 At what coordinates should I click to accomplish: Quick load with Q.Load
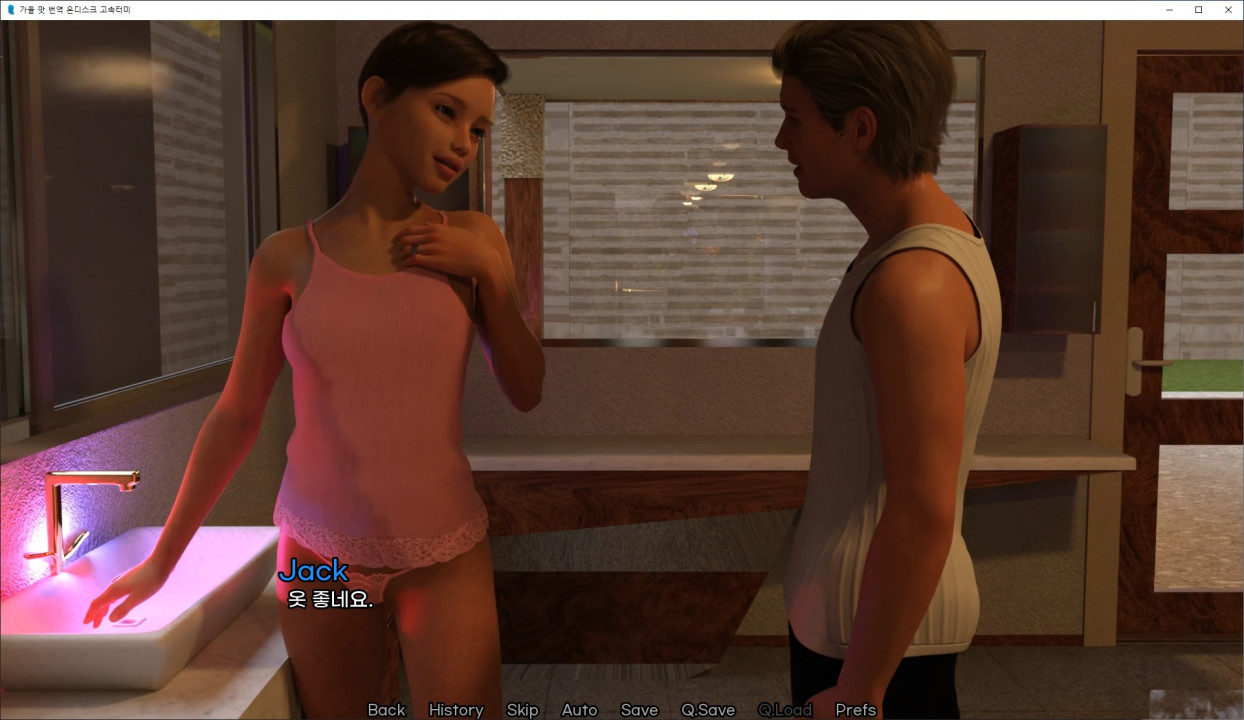(785, 710)
